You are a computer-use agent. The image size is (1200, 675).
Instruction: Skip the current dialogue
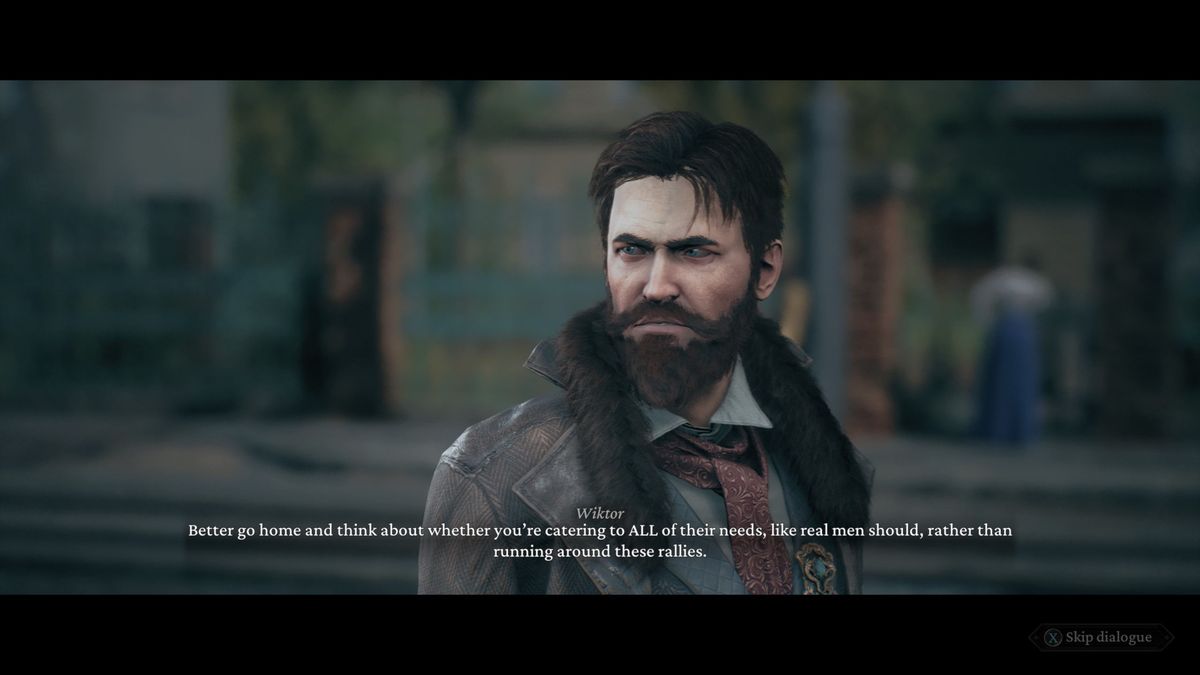1099,637
